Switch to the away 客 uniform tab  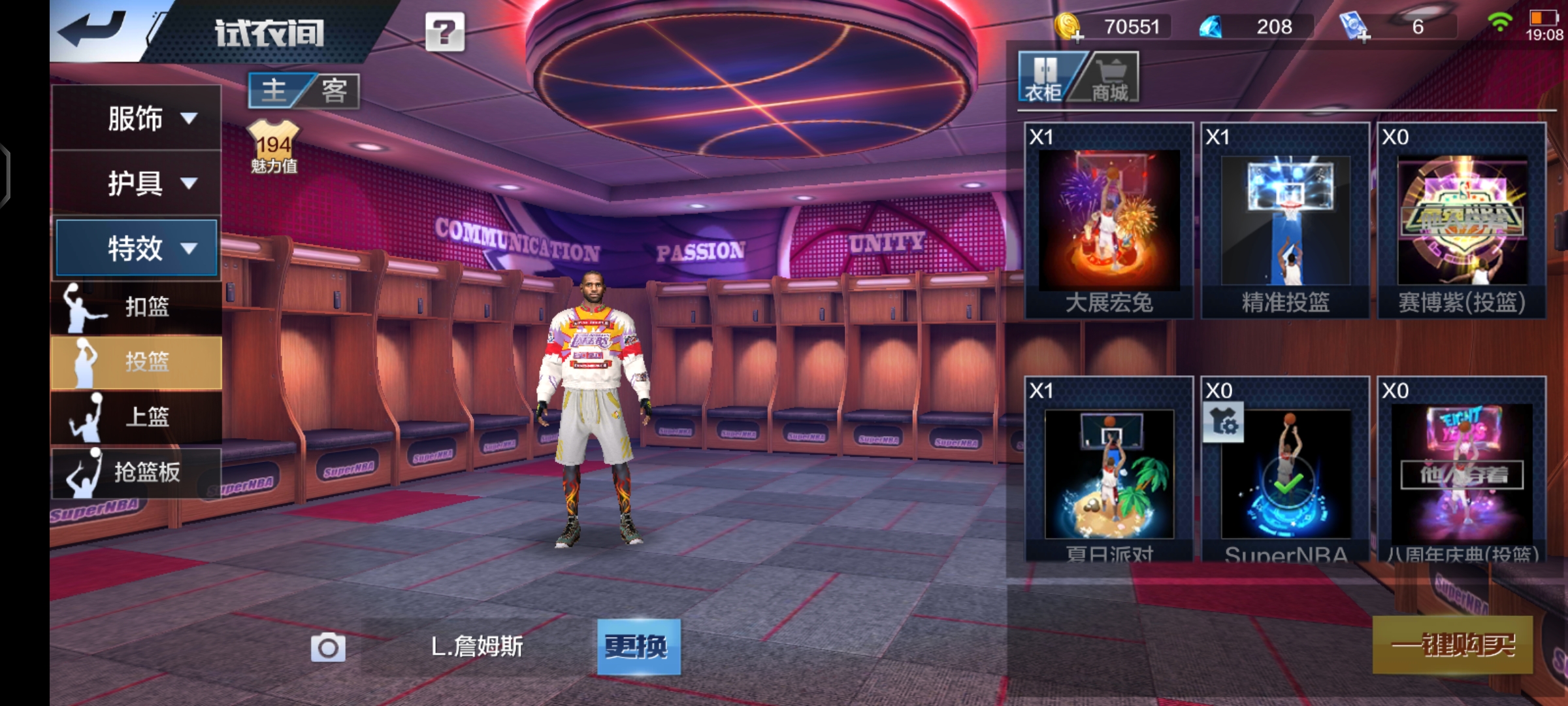pyautogui.click(x=334, y=90)
